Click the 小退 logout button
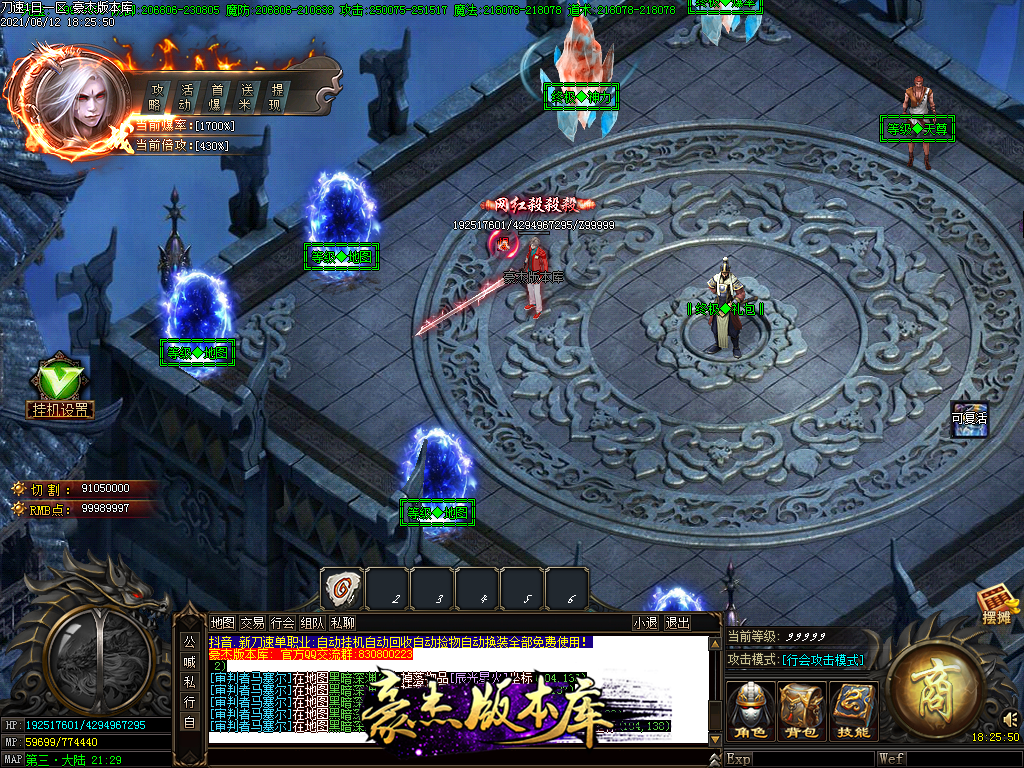Viewport: 1024px width, 768px height. pos(646,622)
